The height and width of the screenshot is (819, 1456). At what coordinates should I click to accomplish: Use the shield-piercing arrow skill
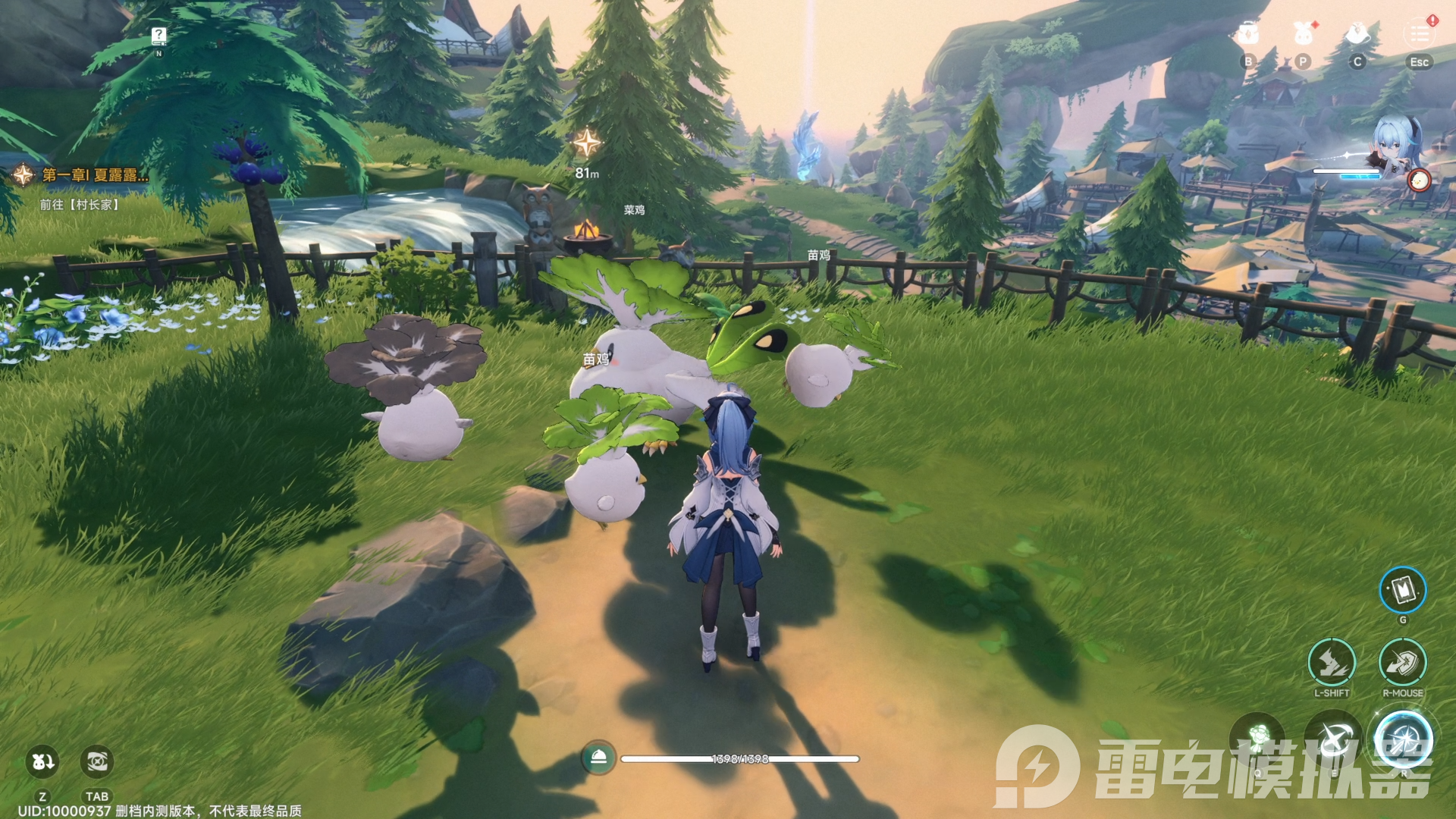(x=1403, y=662)
